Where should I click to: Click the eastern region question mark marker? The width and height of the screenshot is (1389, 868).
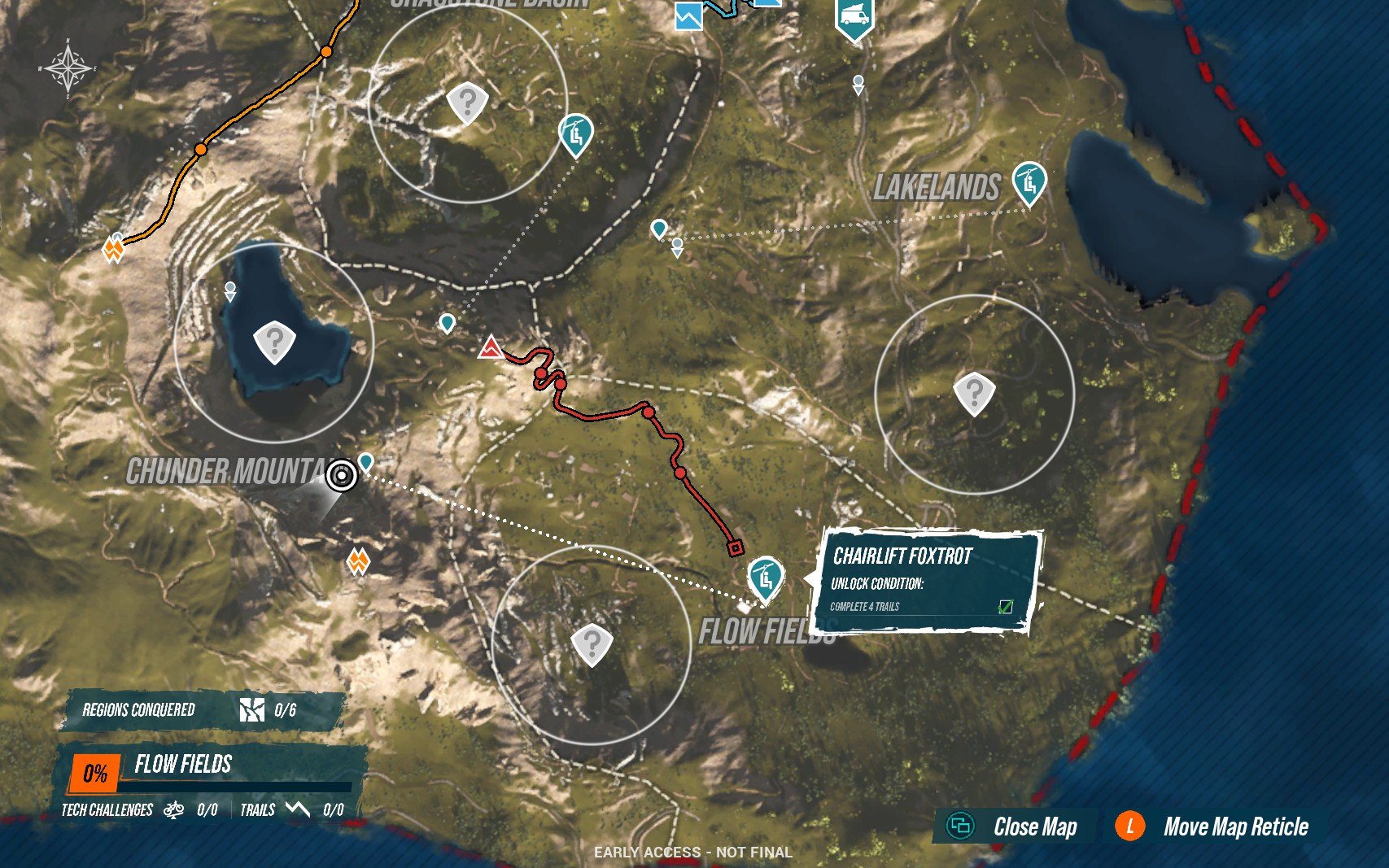click(x=974, y=395)
